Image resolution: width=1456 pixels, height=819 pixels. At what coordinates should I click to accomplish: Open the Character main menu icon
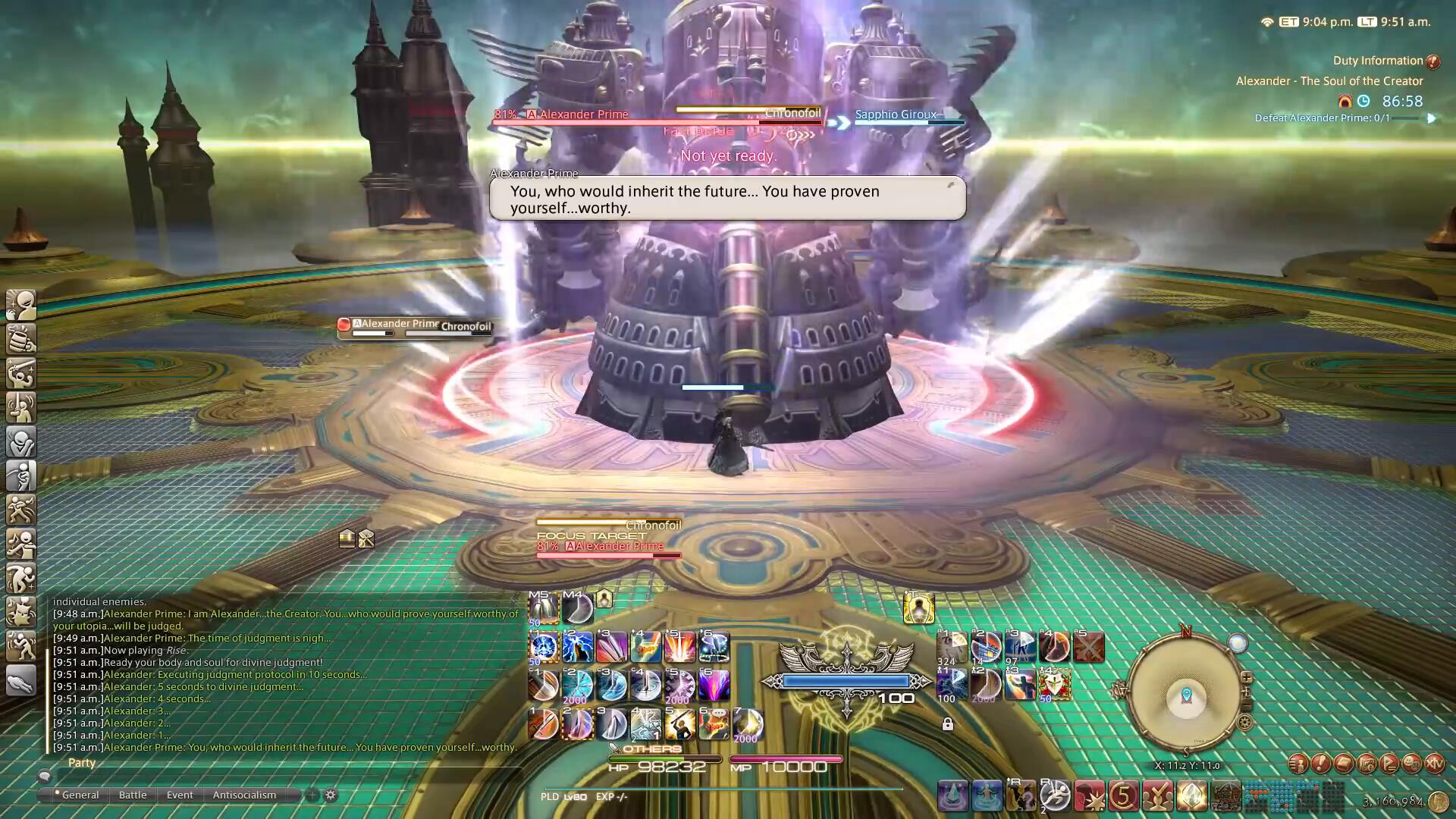(x=1298, y=764)
